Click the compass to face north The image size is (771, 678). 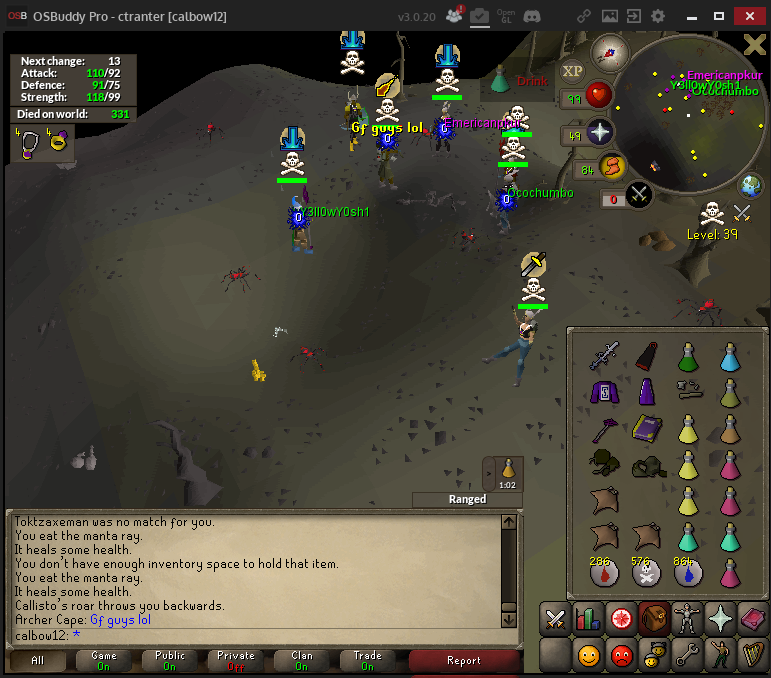[608, 51]
